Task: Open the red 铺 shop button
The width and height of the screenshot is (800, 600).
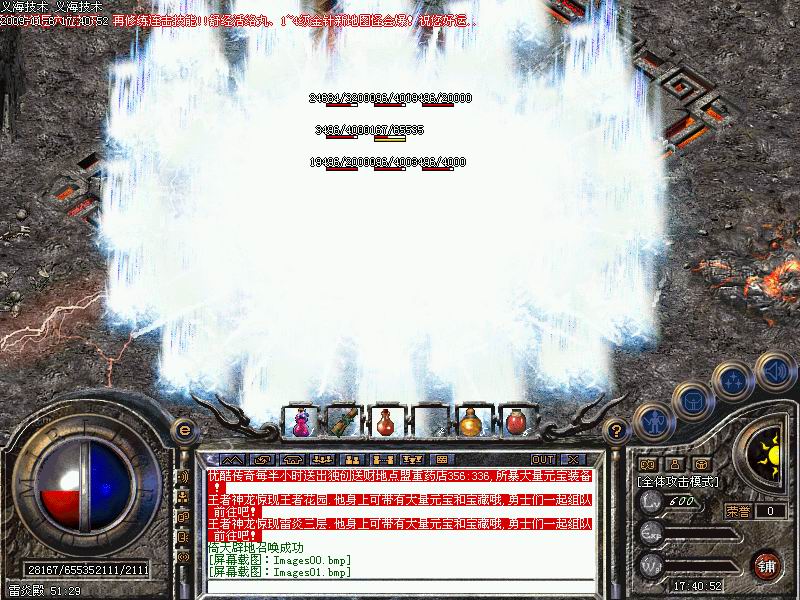Action: click(767, 564)
